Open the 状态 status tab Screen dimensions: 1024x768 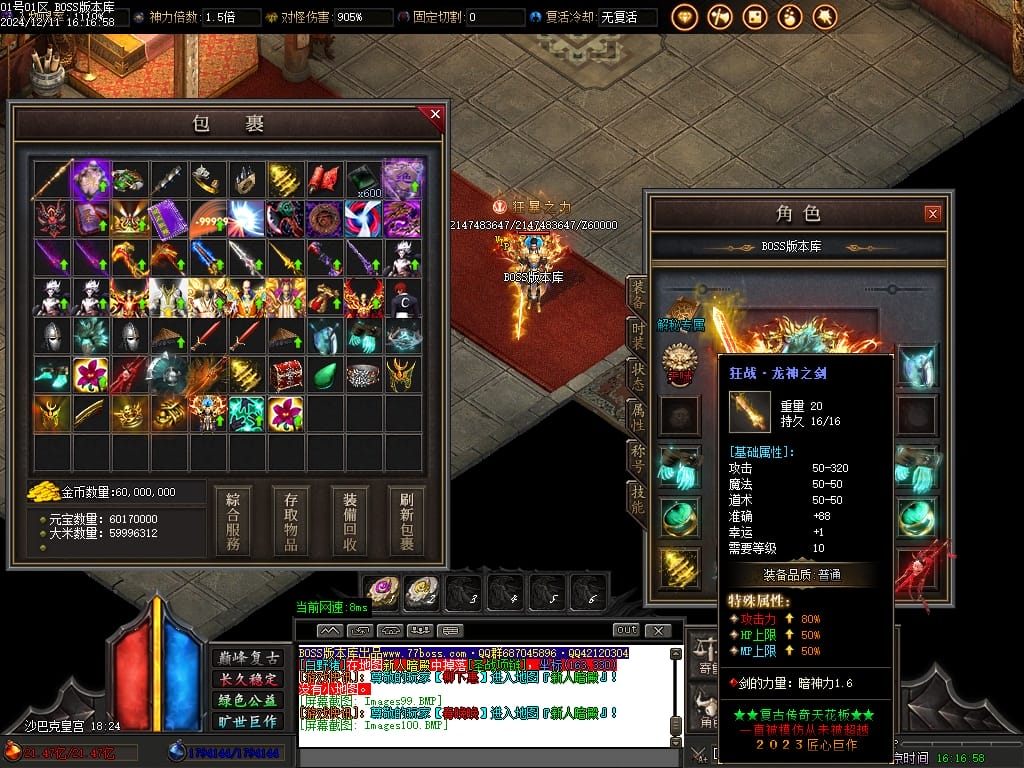[637, 376]
